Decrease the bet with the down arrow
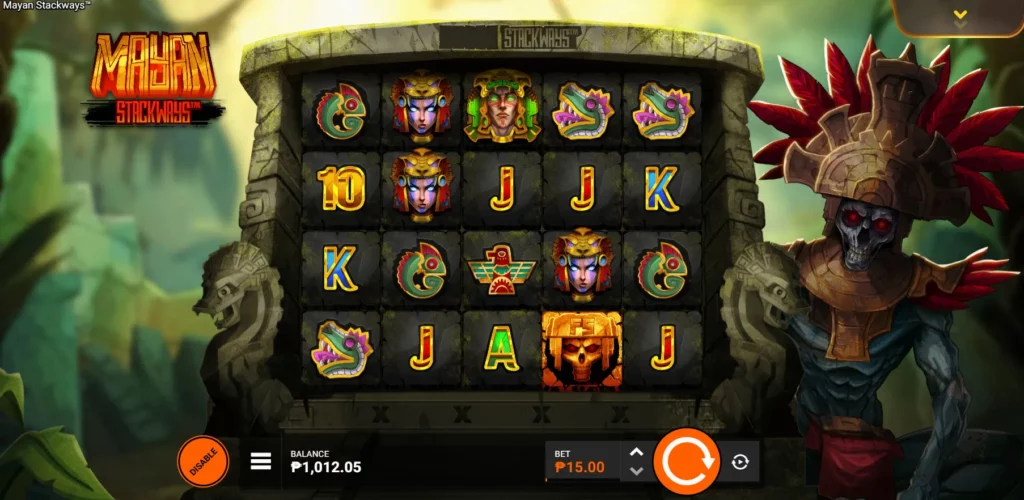Screen dimensions: 1024x500 coord(636,470)
